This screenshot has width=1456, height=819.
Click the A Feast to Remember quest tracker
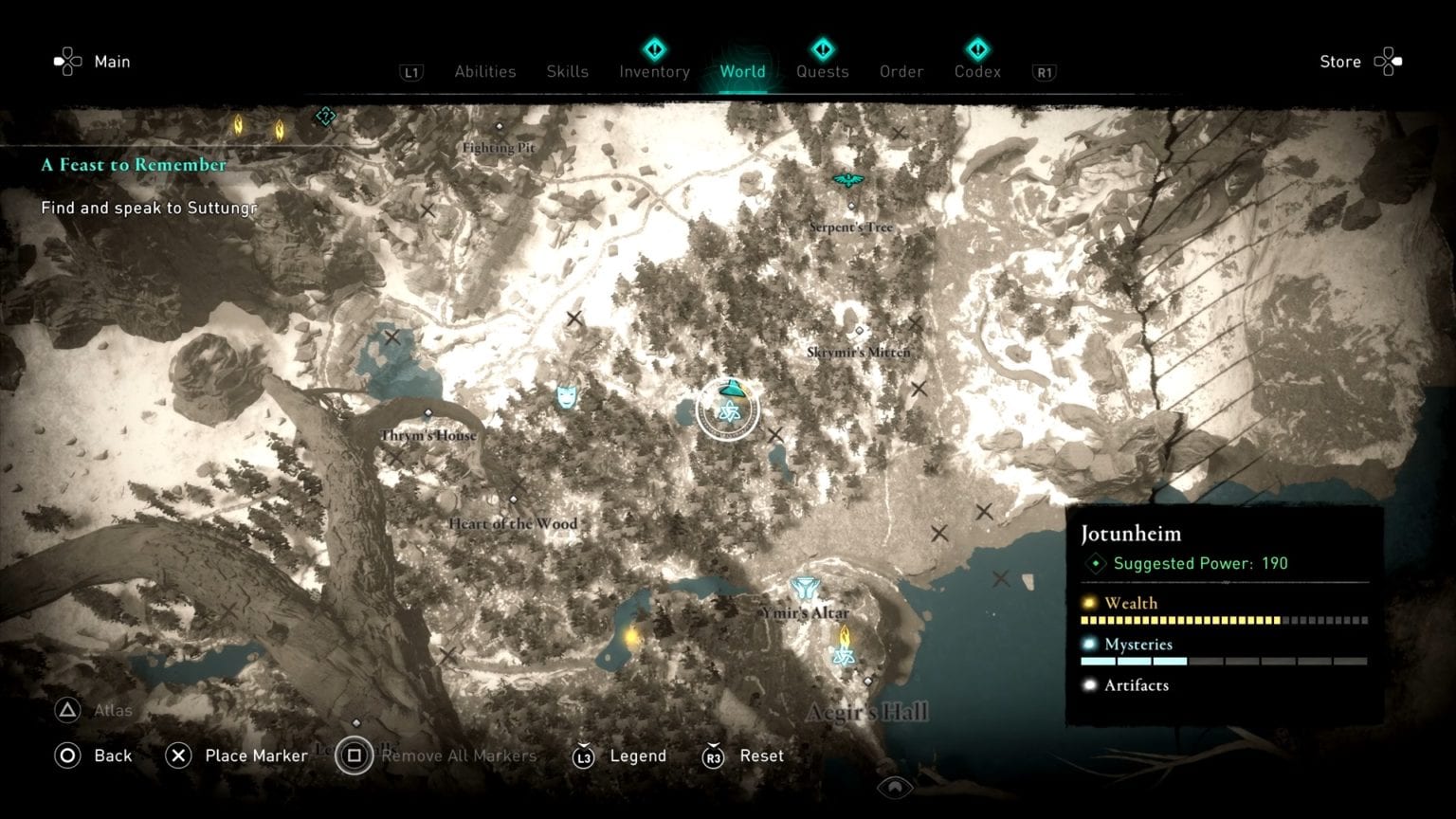tap(134, 165)
